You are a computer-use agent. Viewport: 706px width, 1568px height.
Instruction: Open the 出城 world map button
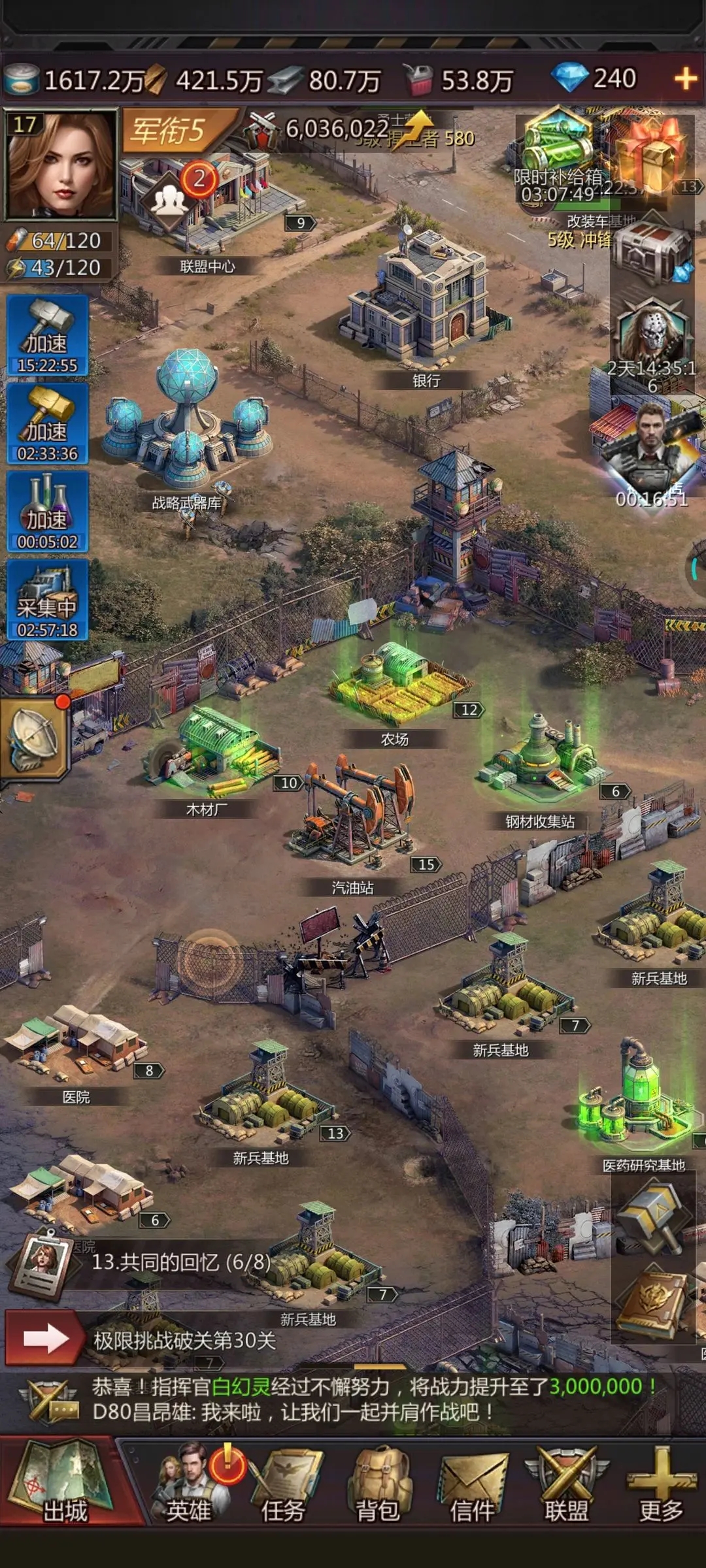(64, 1483)
